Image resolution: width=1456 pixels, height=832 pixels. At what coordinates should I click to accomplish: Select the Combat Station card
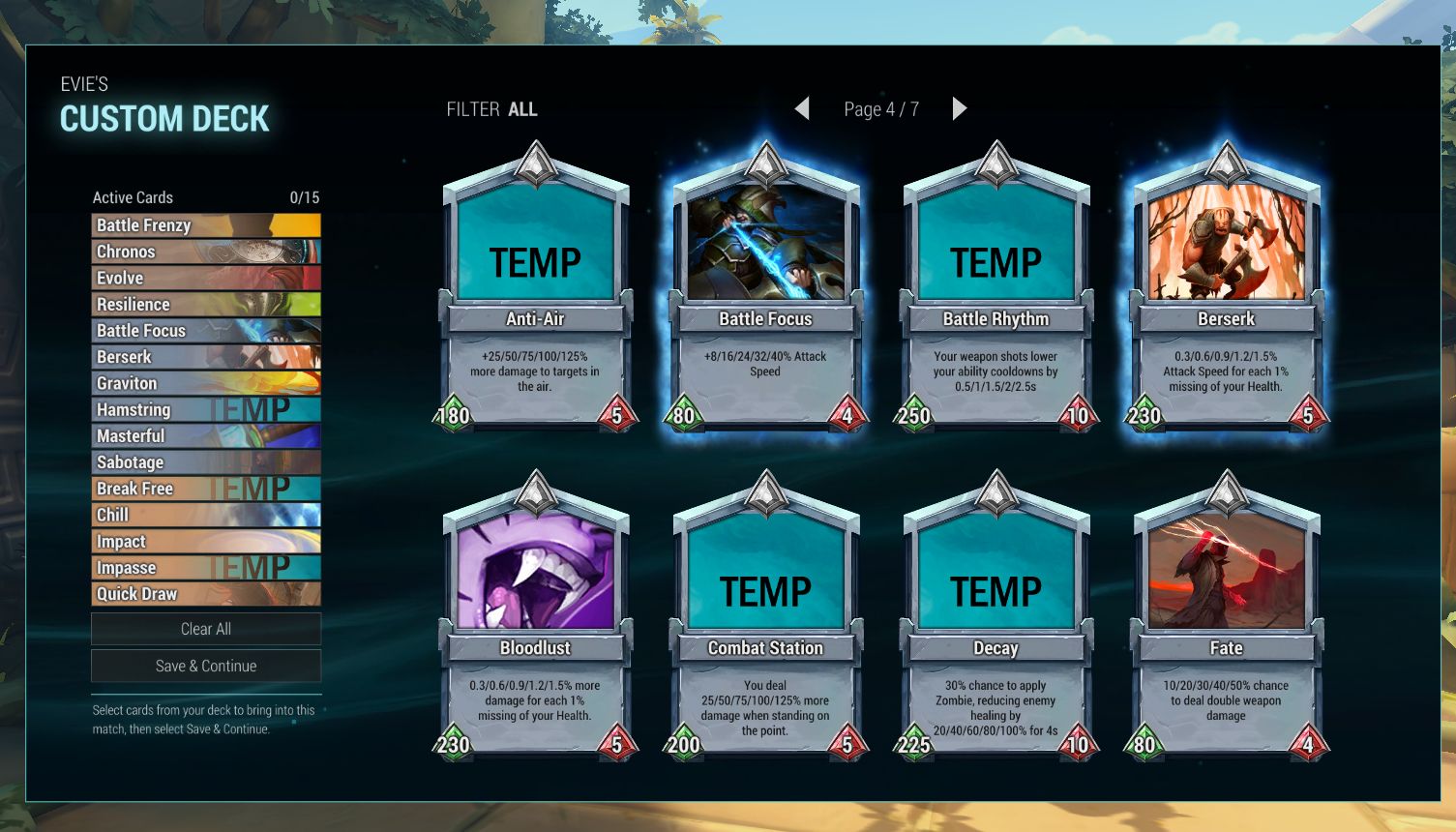pyautogui.click(x=765, y=619)
